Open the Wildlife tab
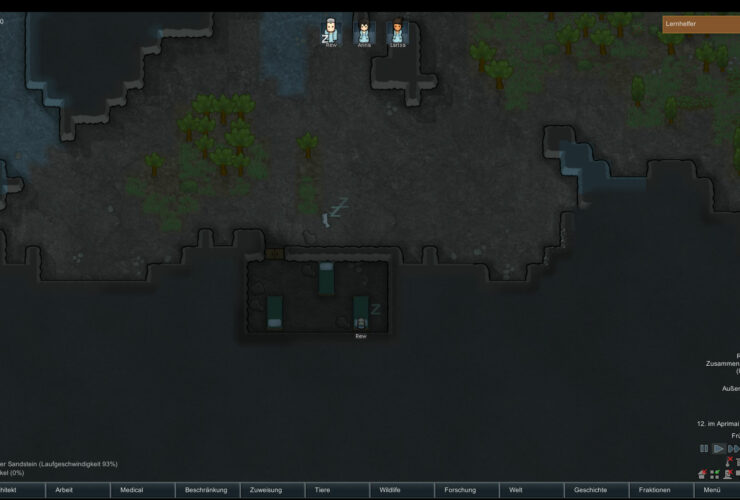Screen dimensions: 740x500 [x=390, y=490]
